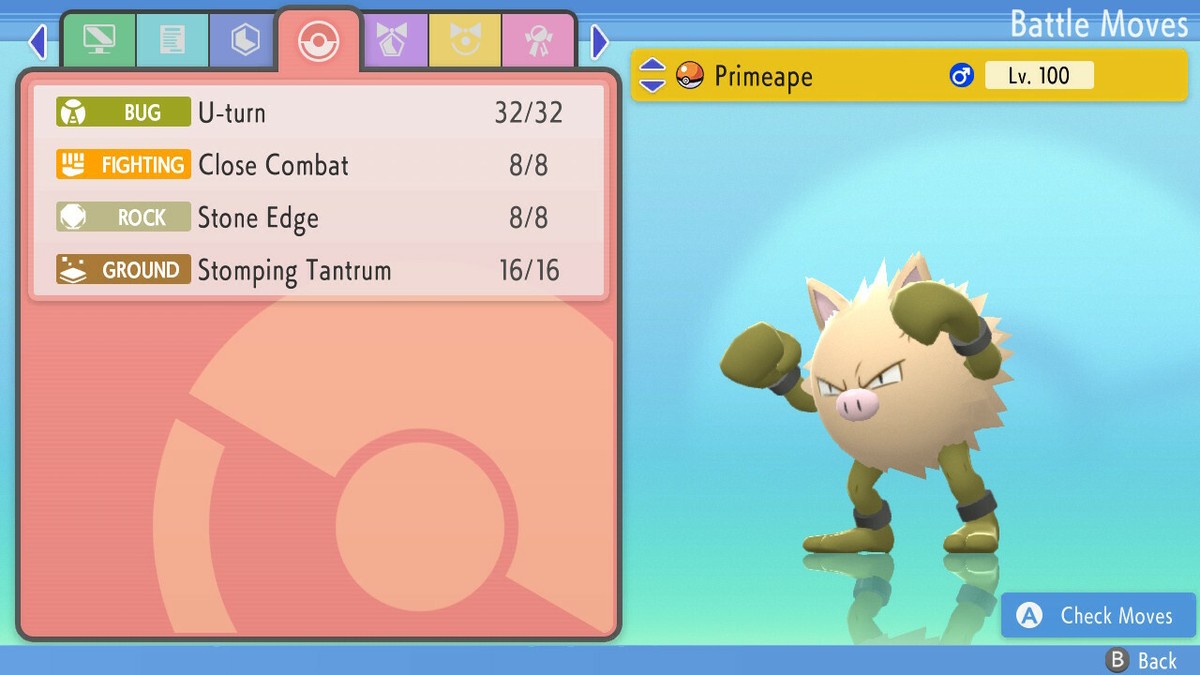Viewport: 1200px width, 675px height.
Task: Select the Stone Edge move
Action: coord(318,218)
